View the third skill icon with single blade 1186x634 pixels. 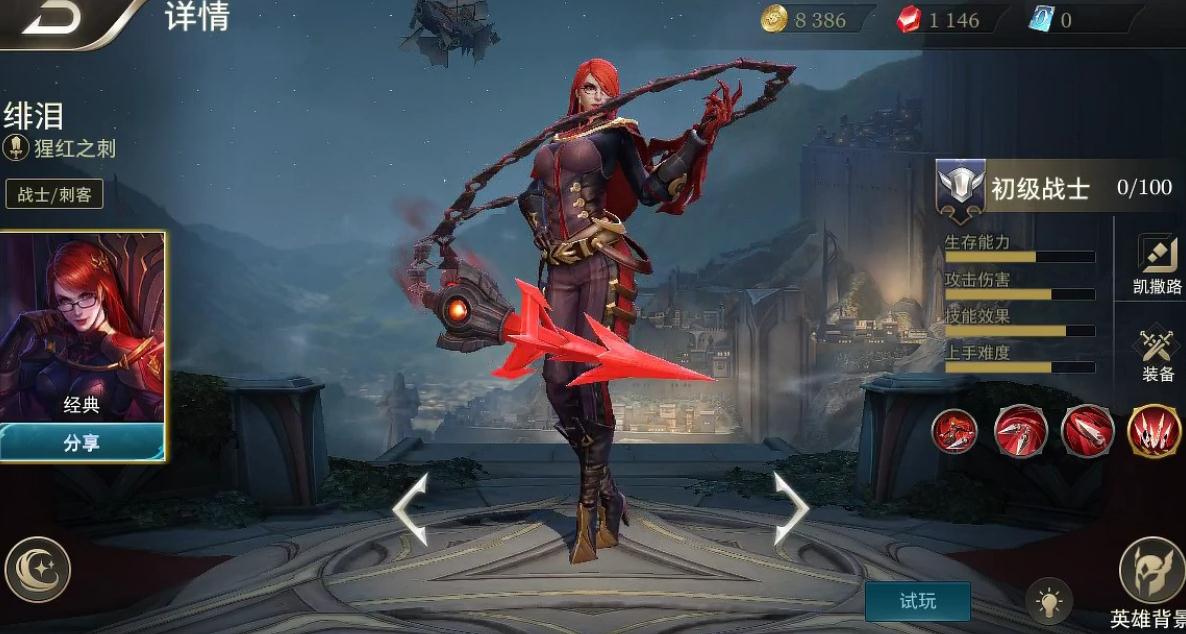(1087, 432)
